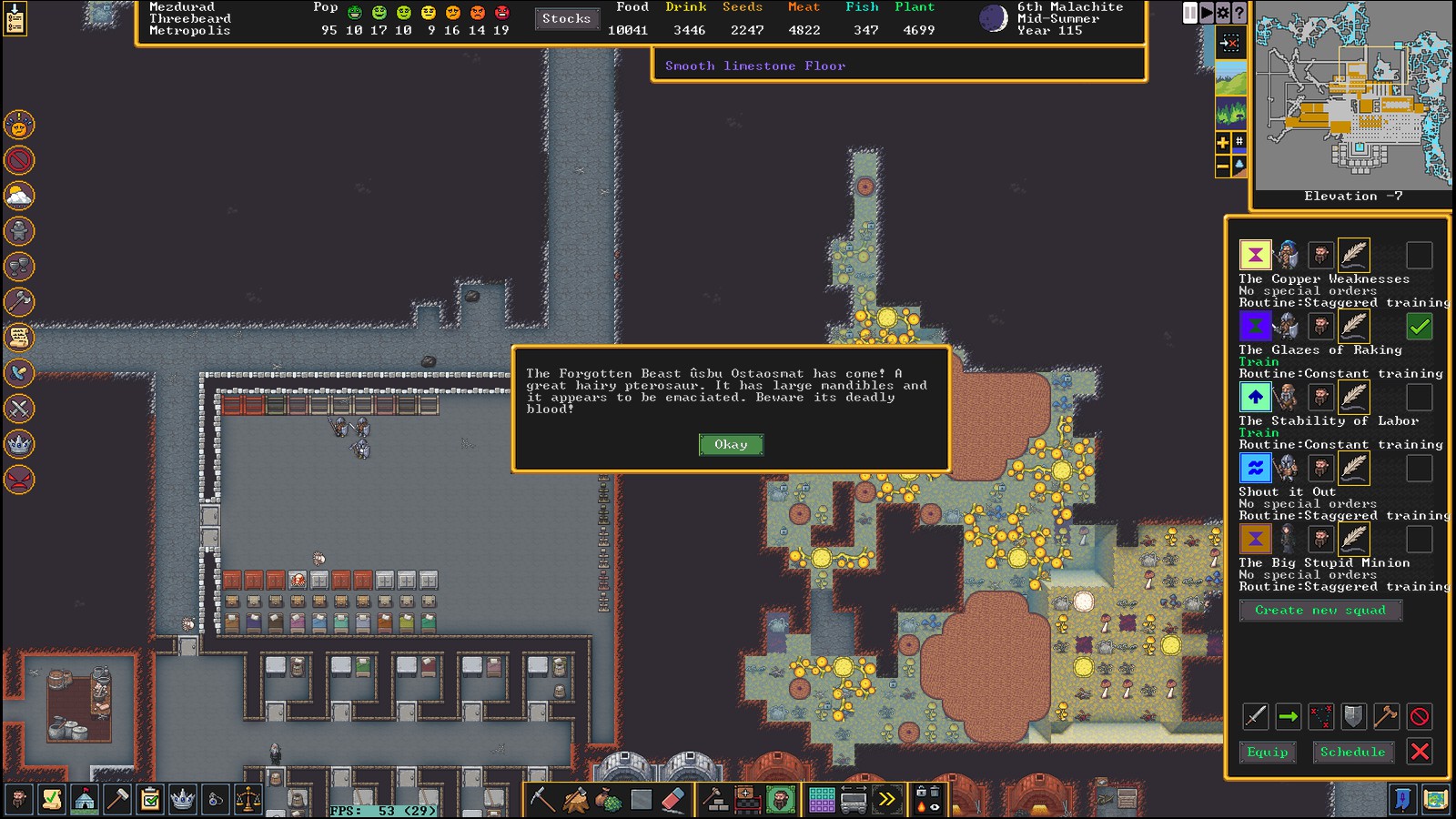This screenshot has width=1456, height=819.
Task: Give squad move order with green arrow
Action: coord(1288,717)
